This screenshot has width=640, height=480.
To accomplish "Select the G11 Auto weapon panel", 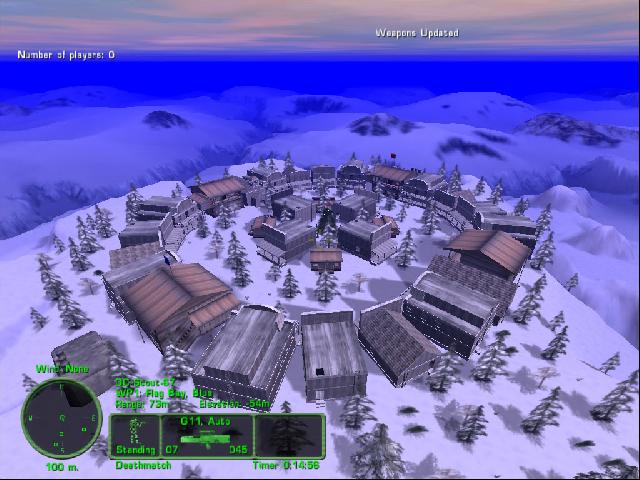I will click(x=207, y=436).
